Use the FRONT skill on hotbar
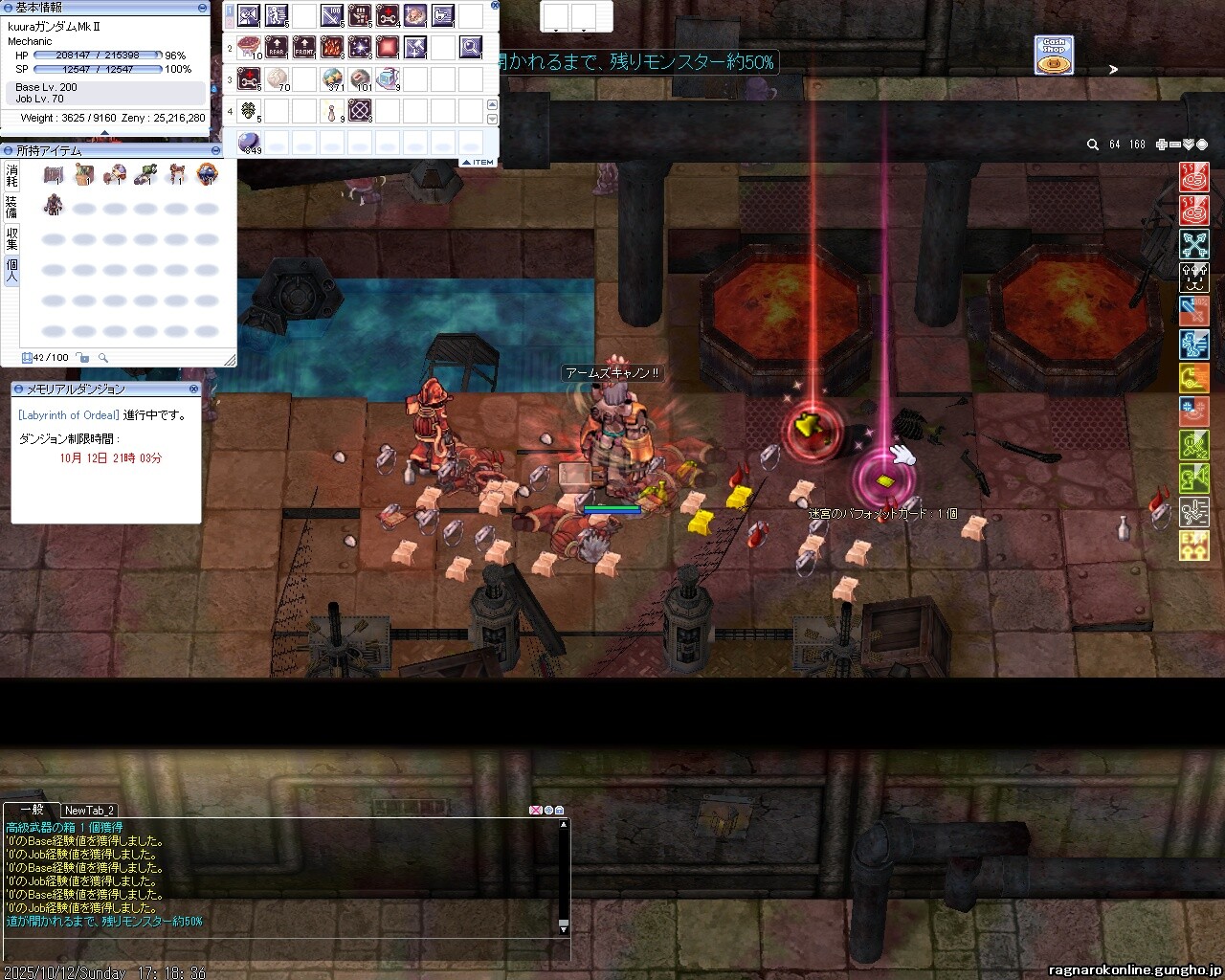This screenshot has width=1225, height=980. (x=304, y=47)
